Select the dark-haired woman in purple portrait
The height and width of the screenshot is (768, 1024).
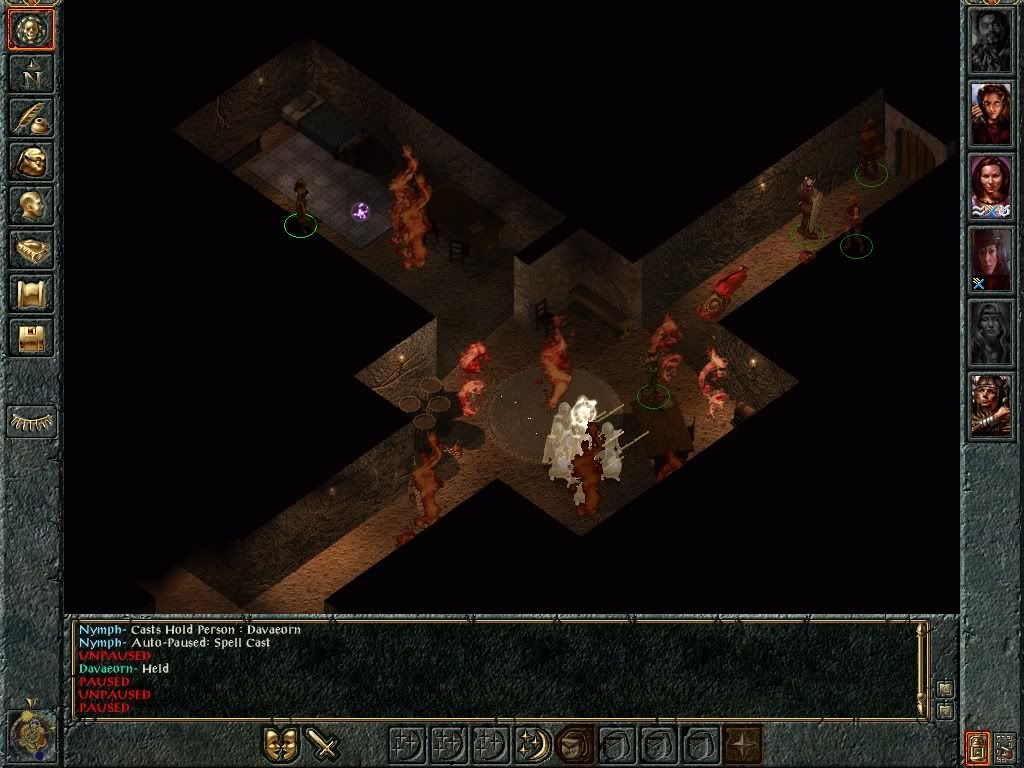991,187
